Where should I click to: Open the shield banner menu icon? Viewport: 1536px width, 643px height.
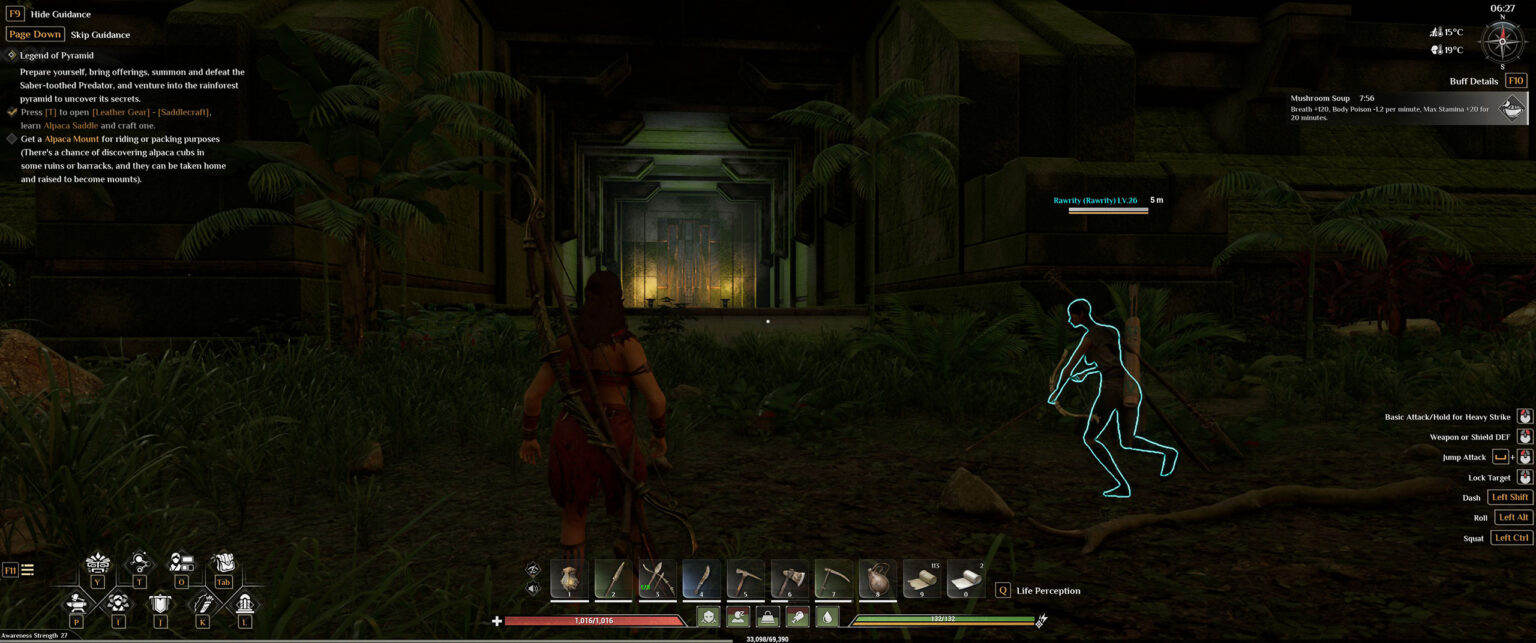coord(160,603)
